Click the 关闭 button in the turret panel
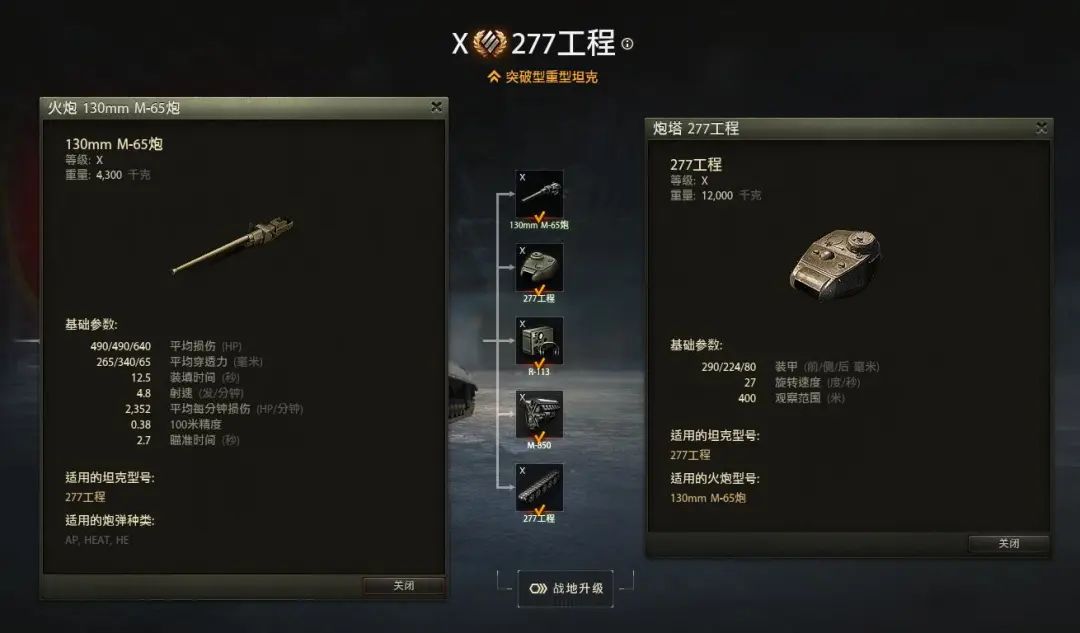 pos(1008,543)
